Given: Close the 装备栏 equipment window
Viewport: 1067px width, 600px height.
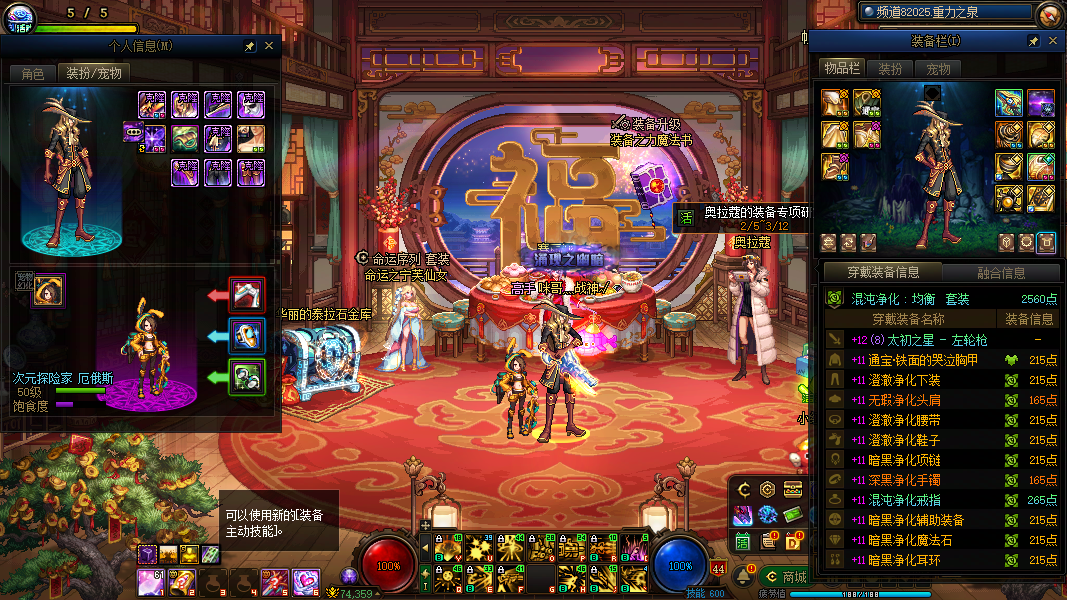Looking at the screenshot, I should coord(1053,41).
